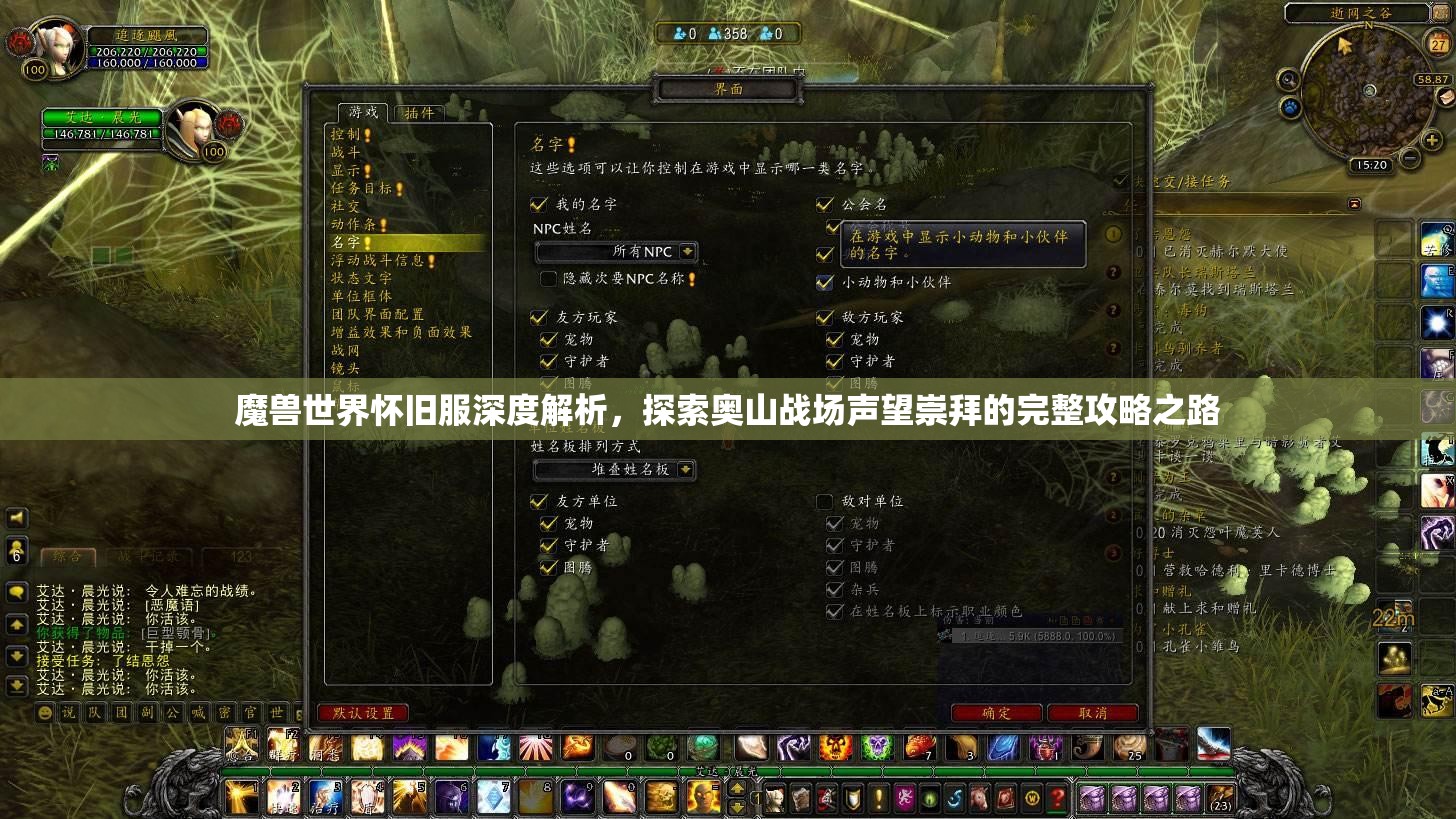The width and height of the screenshot is (1456, 819).
Task: Click the minimap zoom-in plus button
Action: 1433,140
